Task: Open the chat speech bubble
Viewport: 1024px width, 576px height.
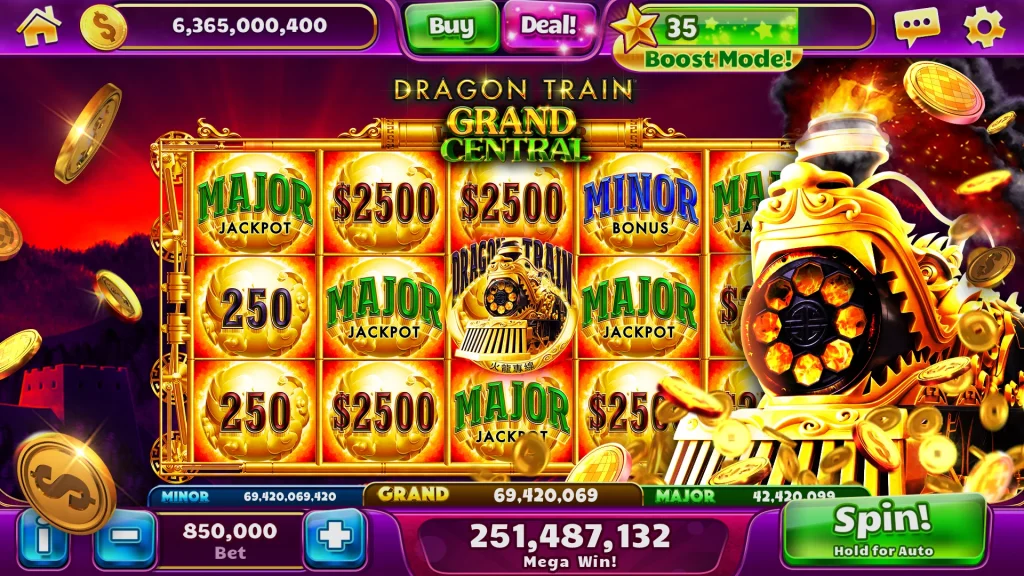Action: tap(916, 27)
